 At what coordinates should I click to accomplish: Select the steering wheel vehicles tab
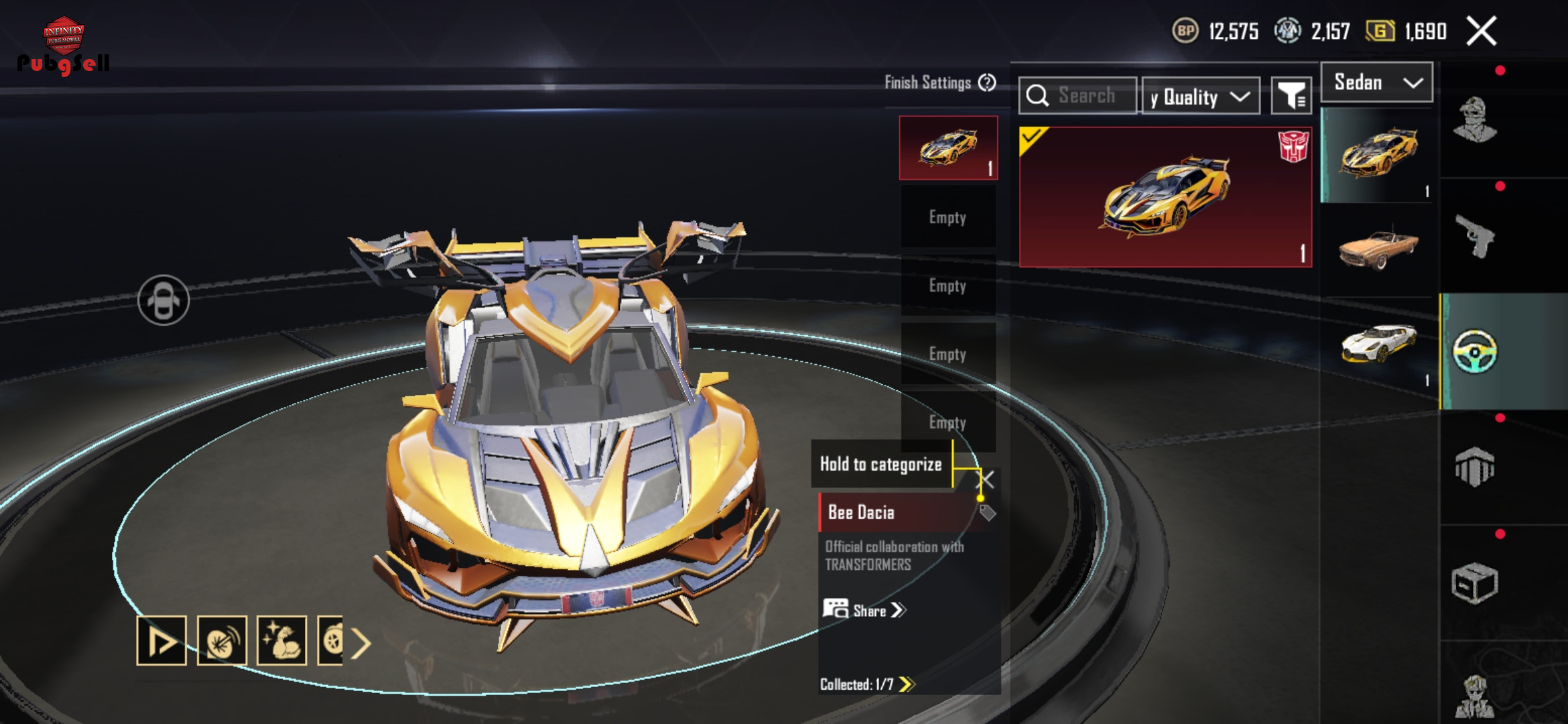[1474, 351]
